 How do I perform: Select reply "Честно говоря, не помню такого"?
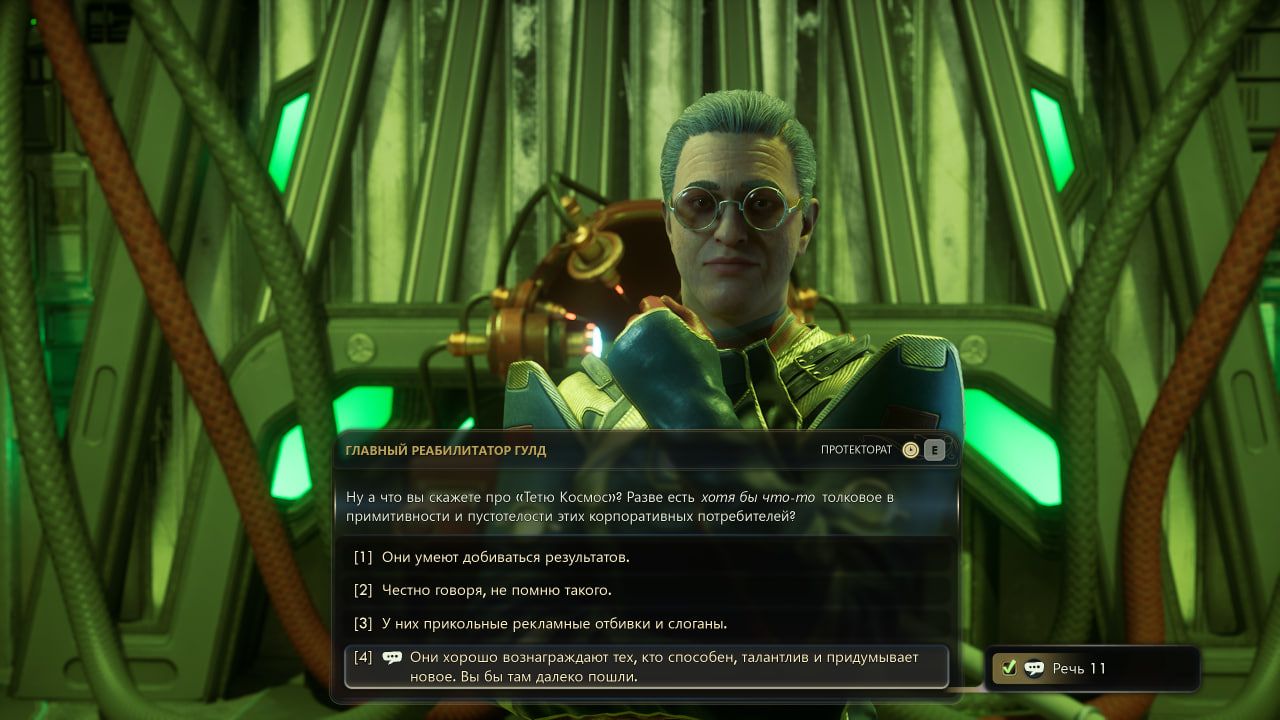[496, 590]
